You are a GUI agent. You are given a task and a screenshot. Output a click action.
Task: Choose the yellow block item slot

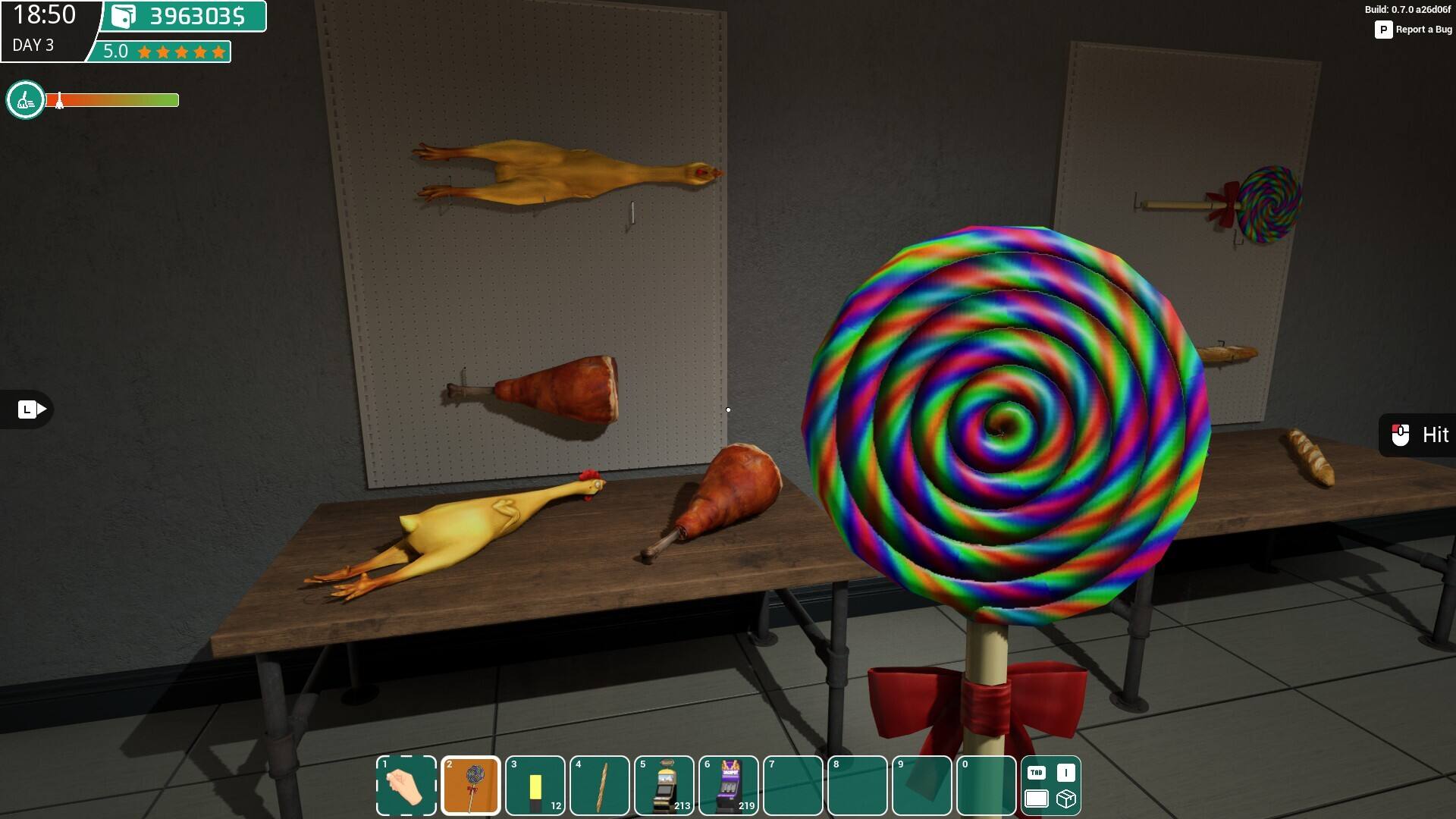(x=535, y=786)
